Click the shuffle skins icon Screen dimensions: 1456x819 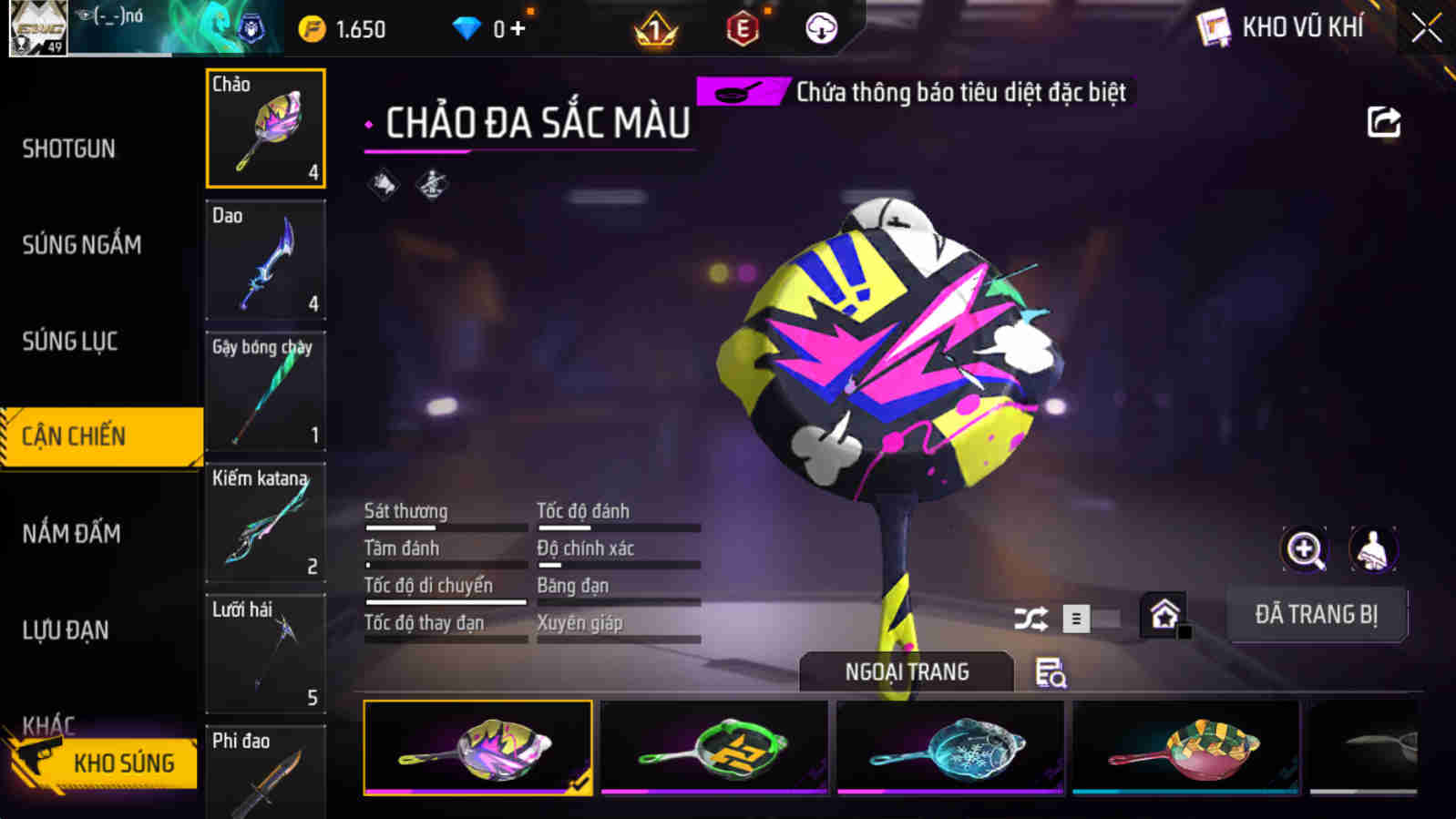pyautogui.click(x=1029, y=617)
